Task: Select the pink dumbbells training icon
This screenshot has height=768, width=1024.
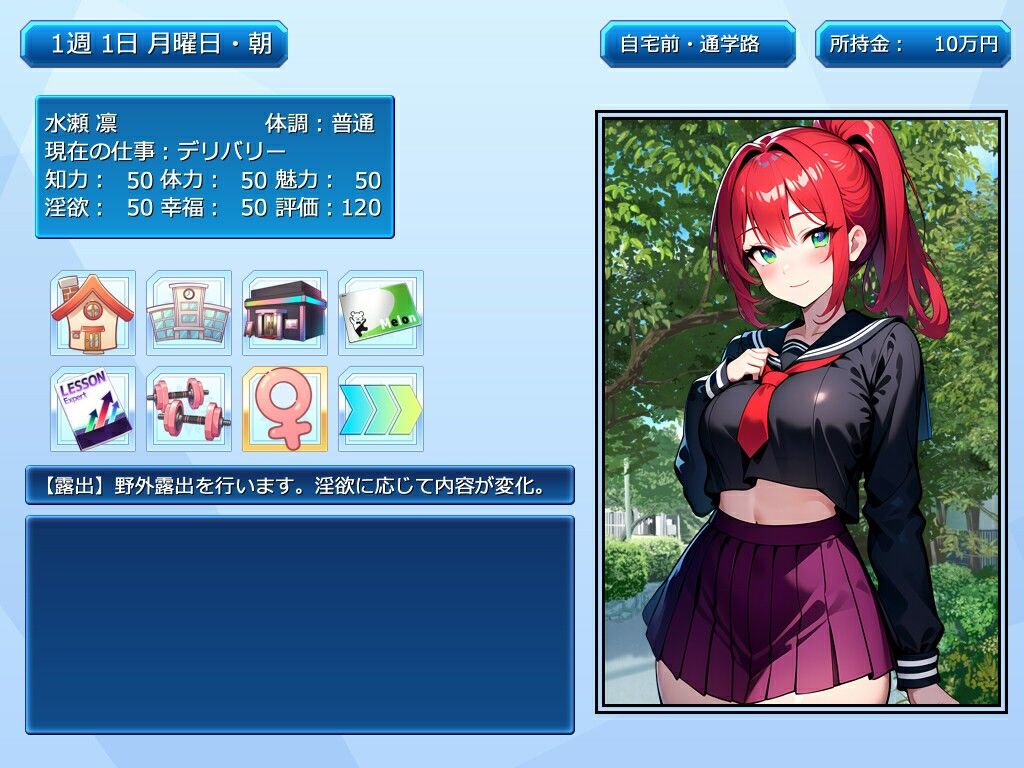Action: click(x=189, y=409)
